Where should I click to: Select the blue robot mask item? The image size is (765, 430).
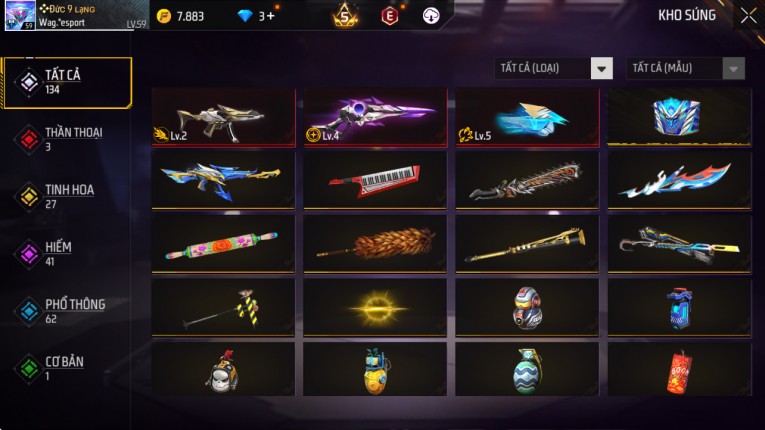(679, 117)
